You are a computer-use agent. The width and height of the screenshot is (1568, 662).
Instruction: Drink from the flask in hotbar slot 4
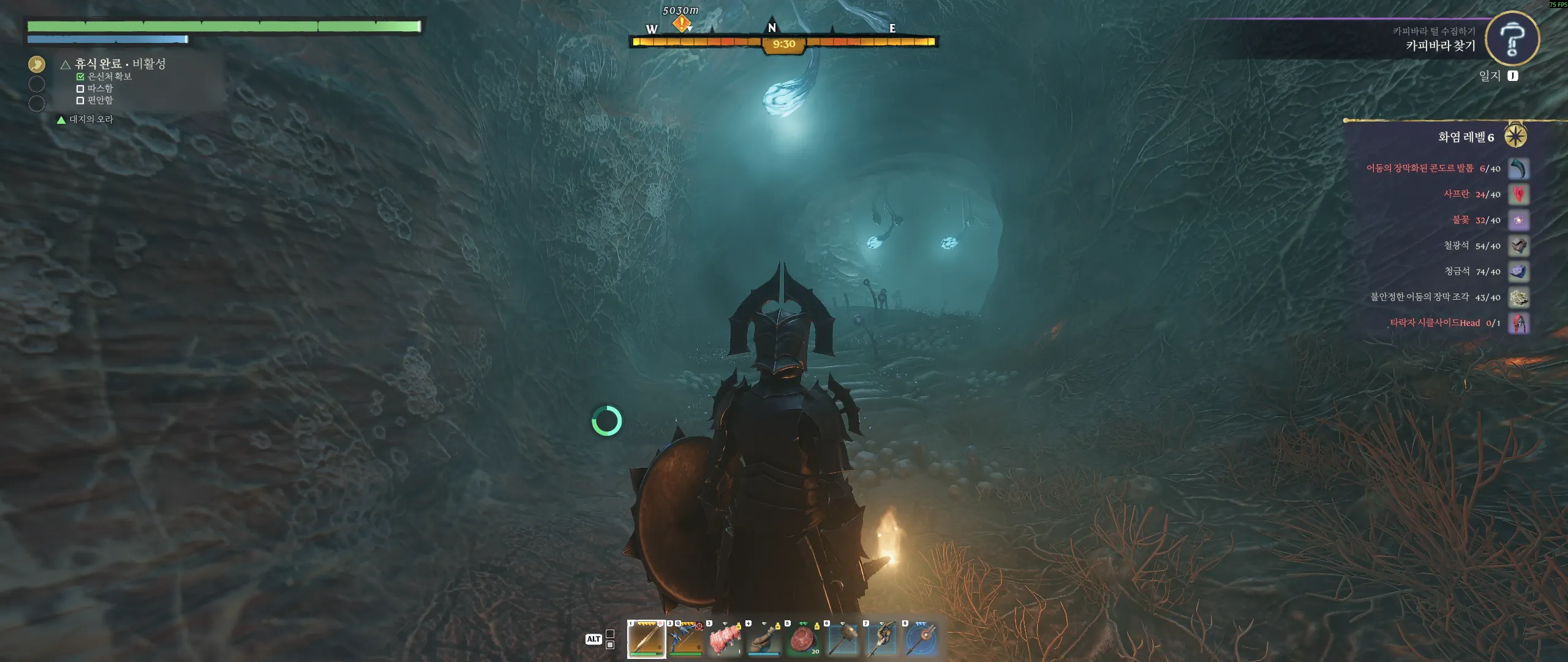coord(764,639)
